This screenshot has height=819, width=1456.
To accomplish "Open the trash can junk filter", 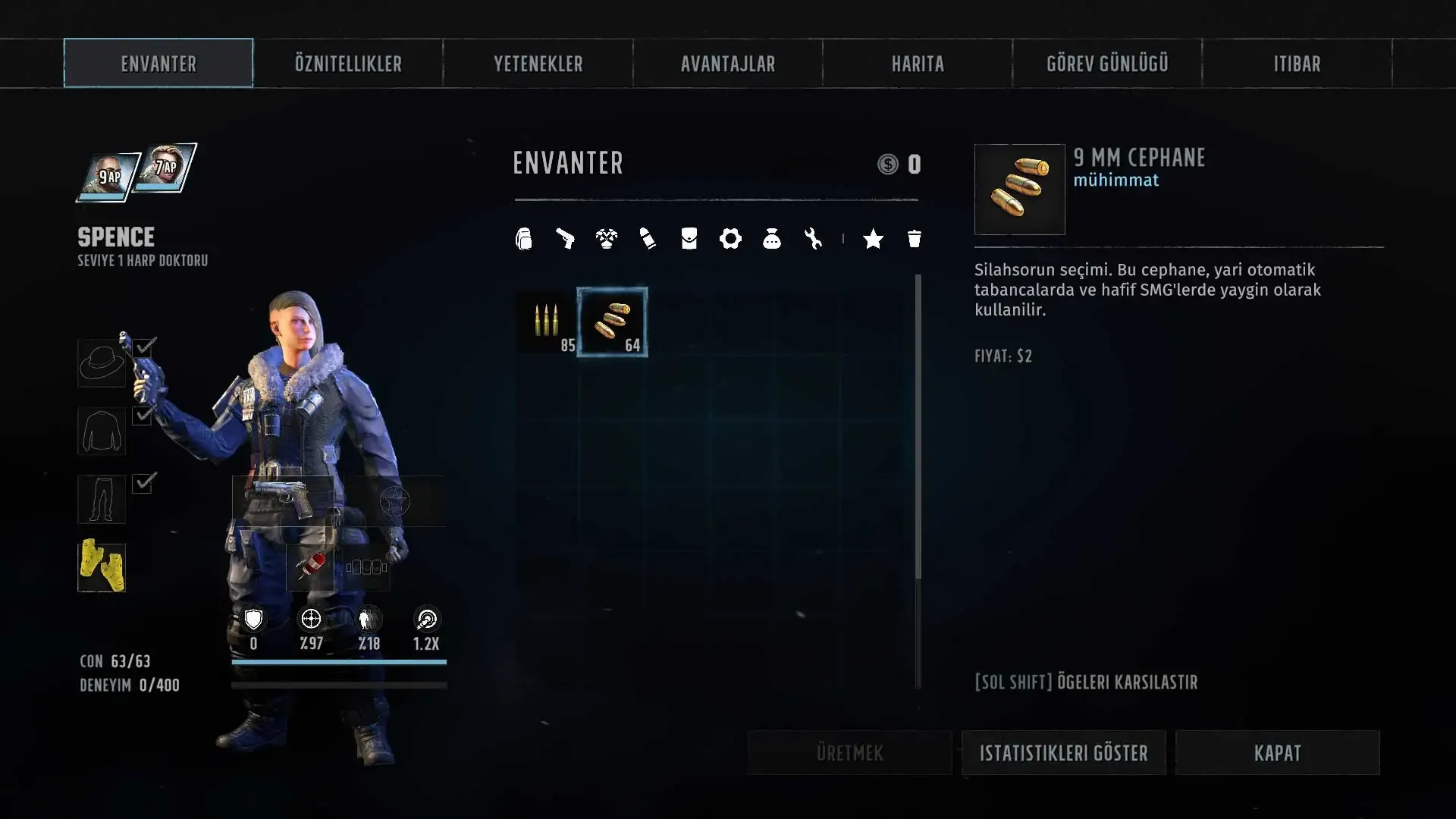I will pos(915,240).
